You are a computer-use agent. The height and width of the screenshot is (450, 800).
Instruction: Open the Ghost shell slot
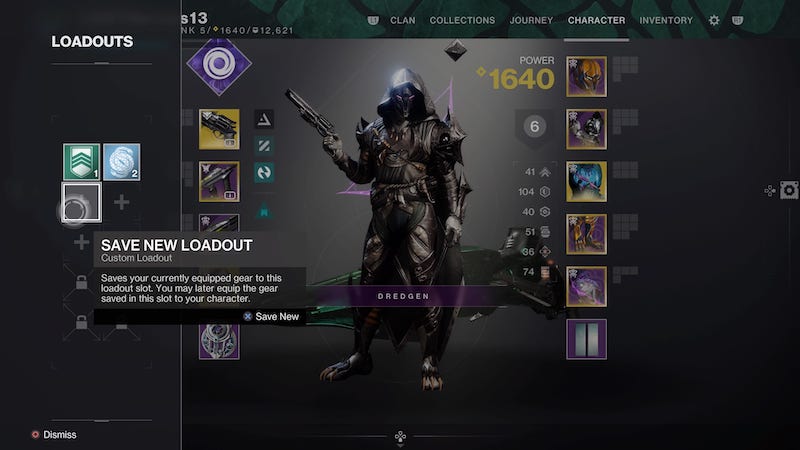(x=219, y=340)
